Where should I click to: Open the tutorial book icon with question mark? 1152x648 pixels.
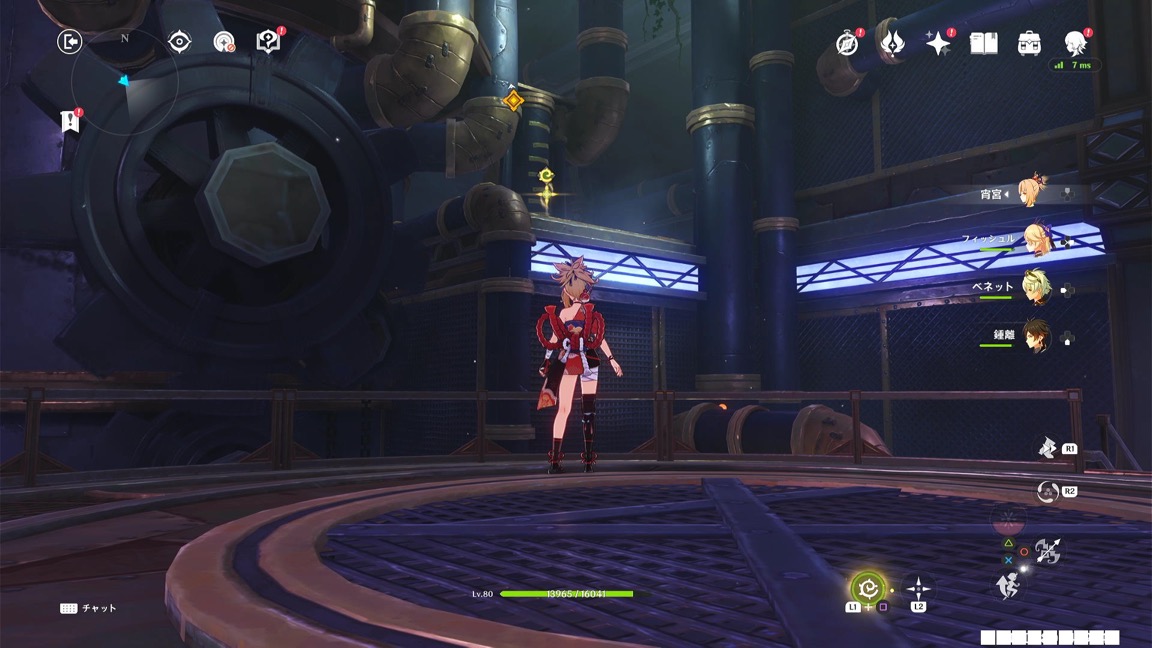click(268, 41)
